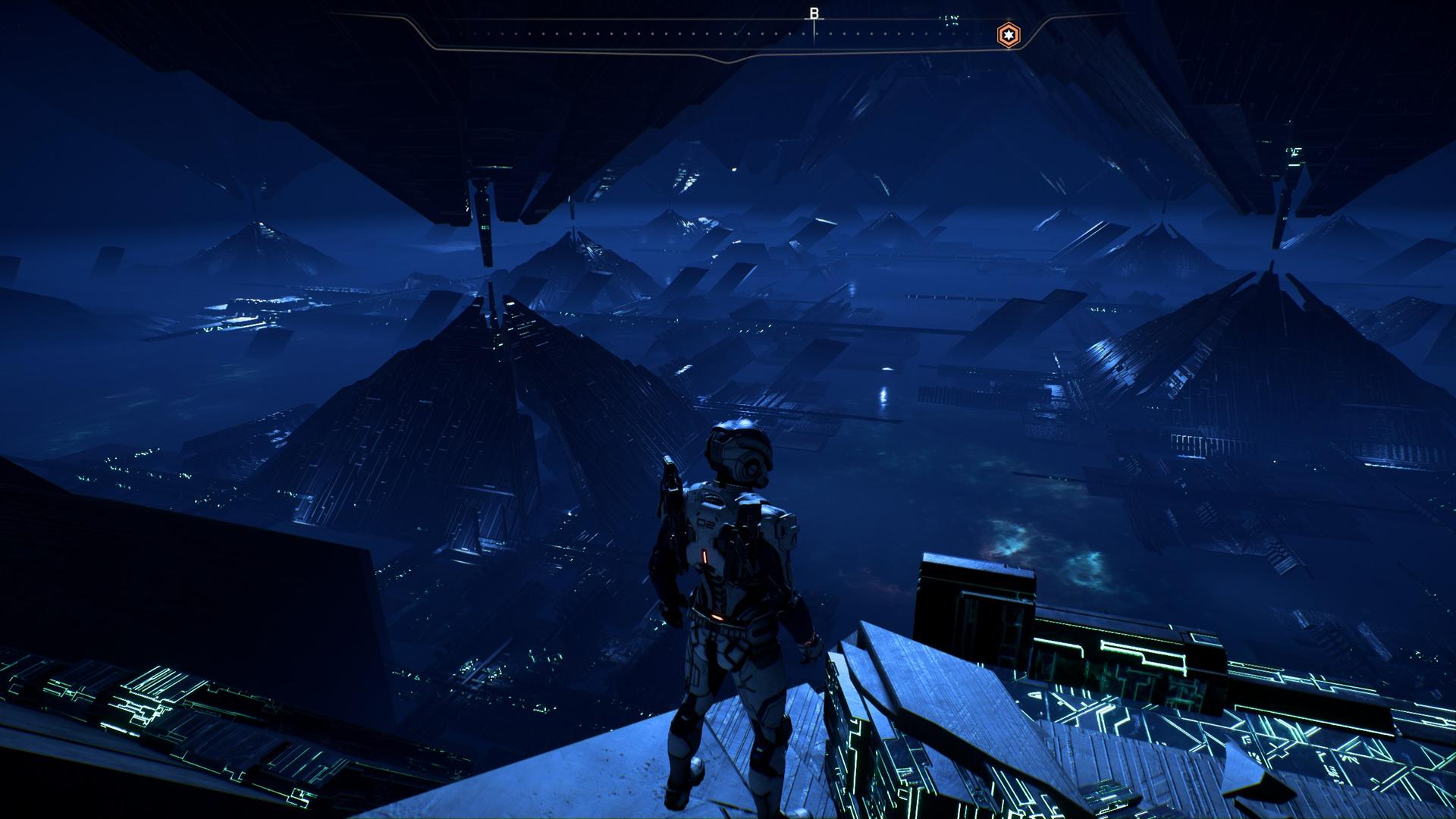This screenshot has width=1456, height=819.
Task: Click the orange hexagon objective marker
Action: coord(1008,35)
